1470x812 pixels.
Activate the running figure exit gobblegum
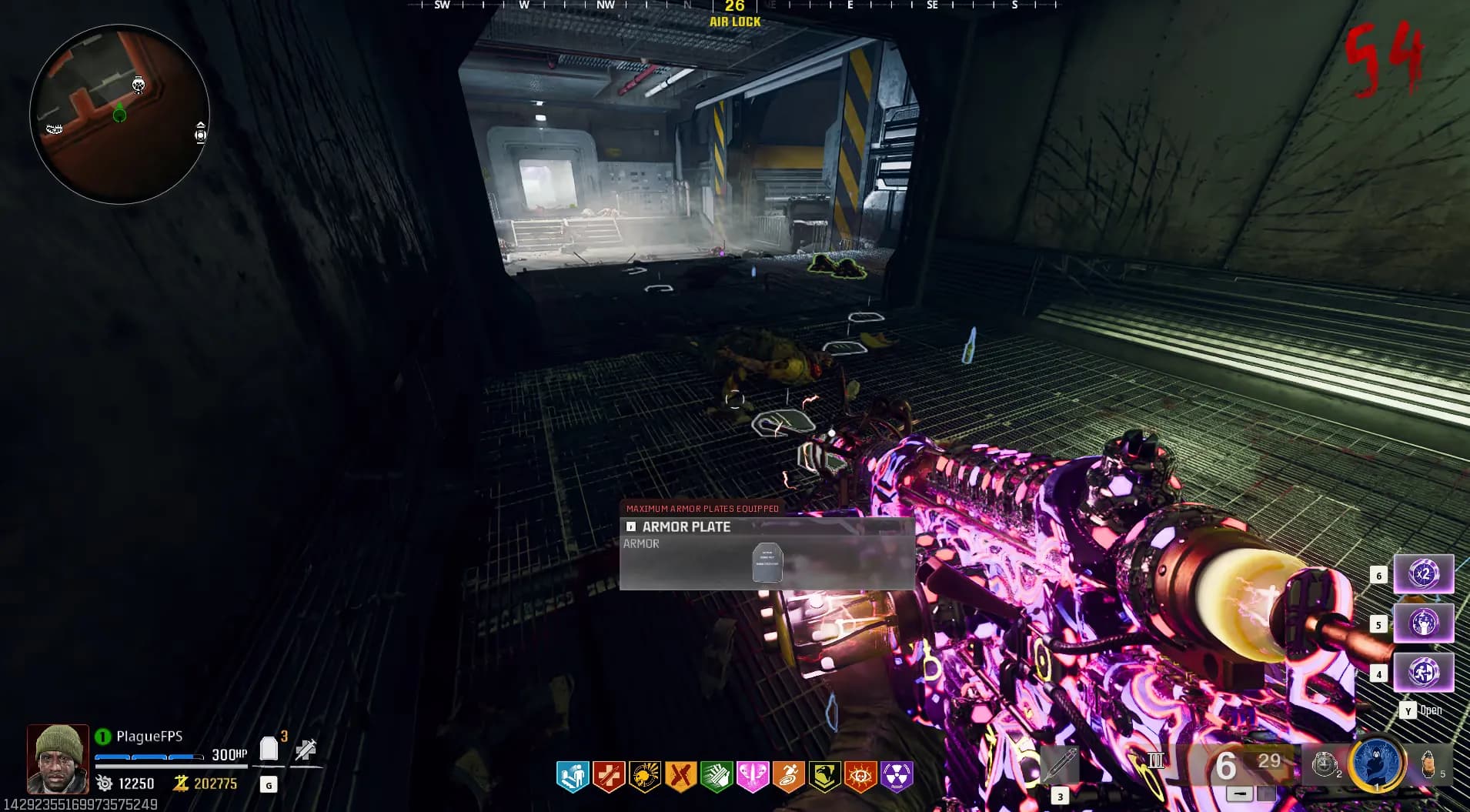click(1423, 672)
